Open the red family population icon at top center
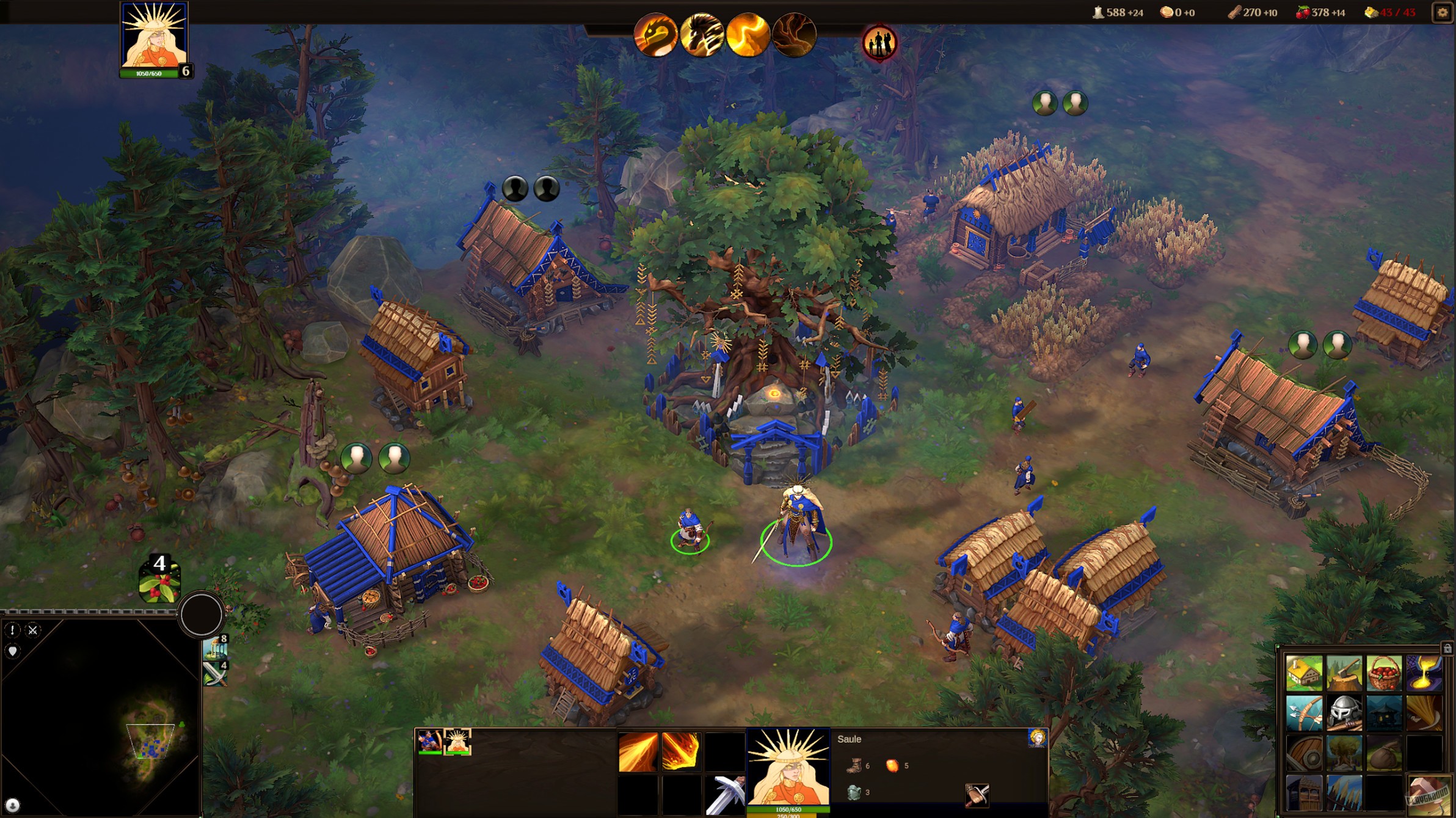This screenshot has height=818, width=1456. click(x=879, y=43)
